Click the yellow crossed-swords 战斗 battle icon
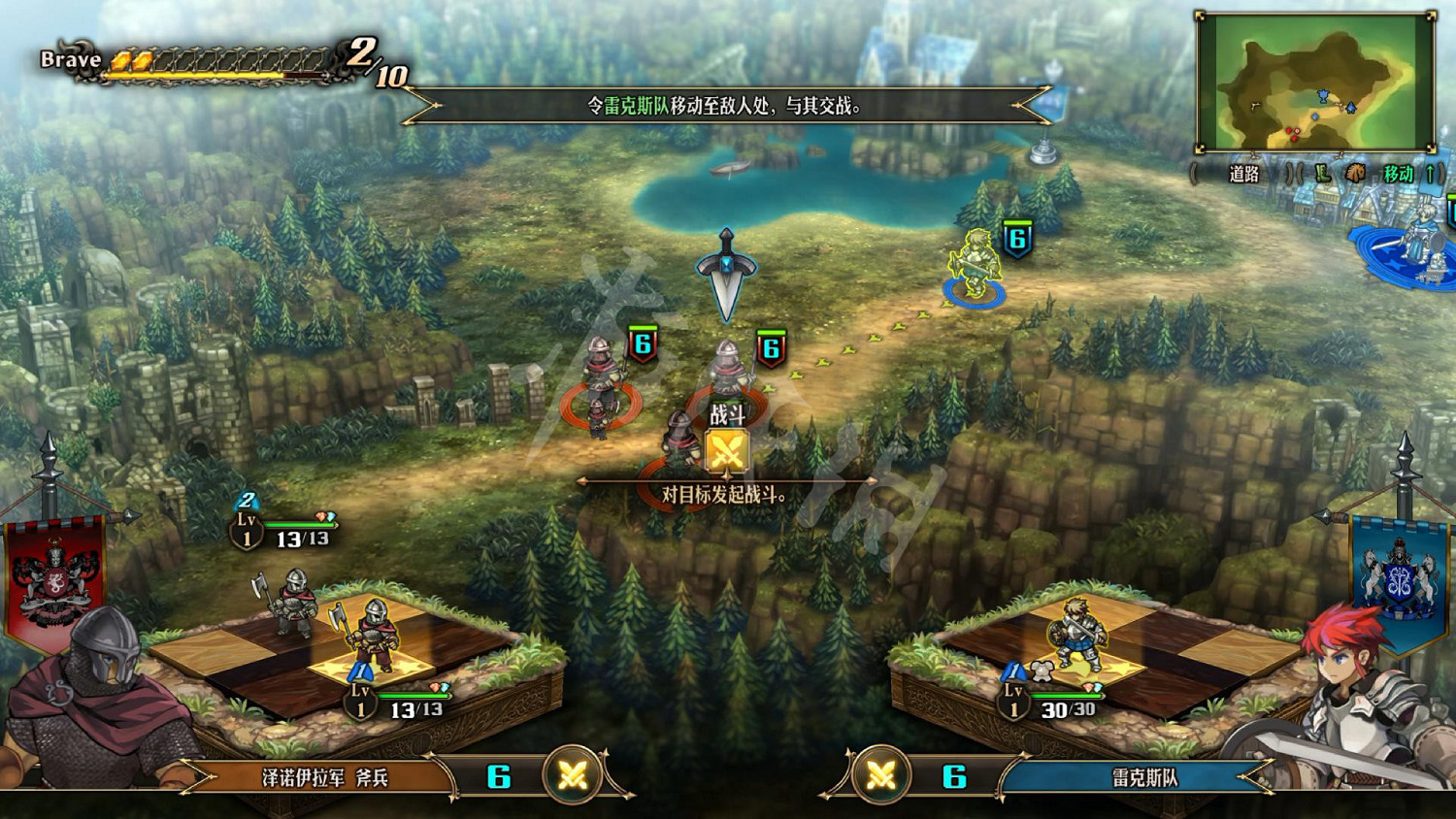 (x=727, y=451)
